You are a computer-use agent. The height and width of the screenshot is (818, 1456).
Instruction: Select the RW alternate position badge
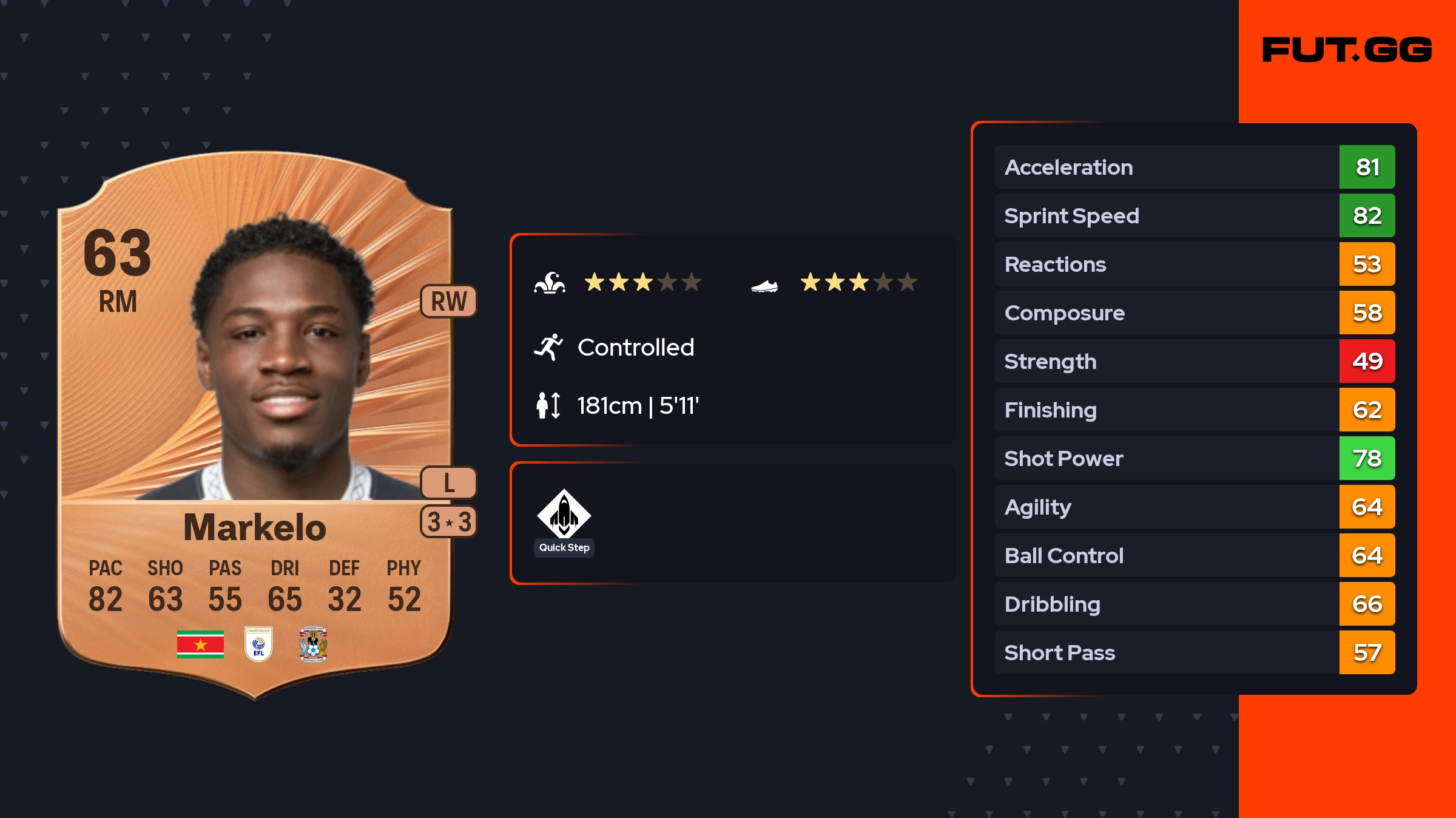(449, 301)
